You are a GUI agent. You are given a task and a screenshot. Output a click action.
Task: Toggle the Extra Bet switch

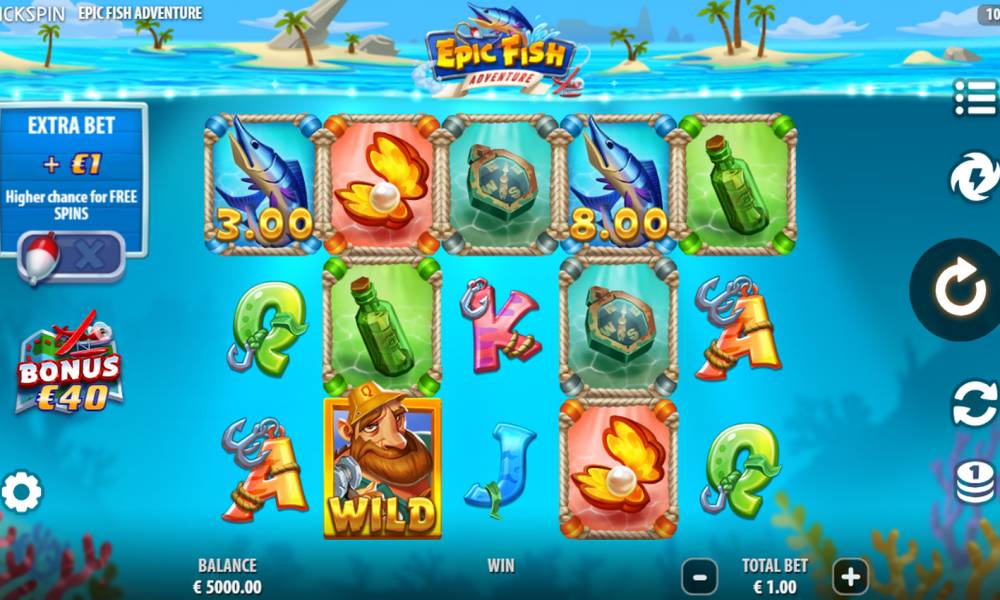(x=72, y=256)
